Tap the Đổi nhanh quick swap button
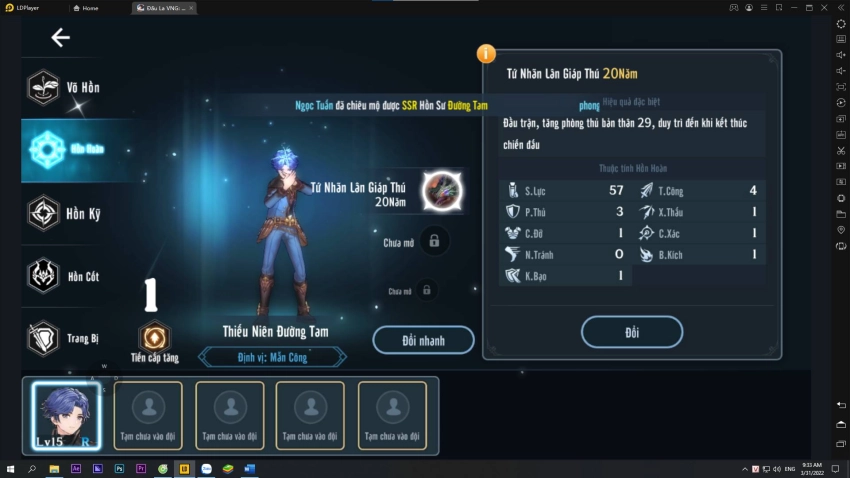 tap(423, 340)
